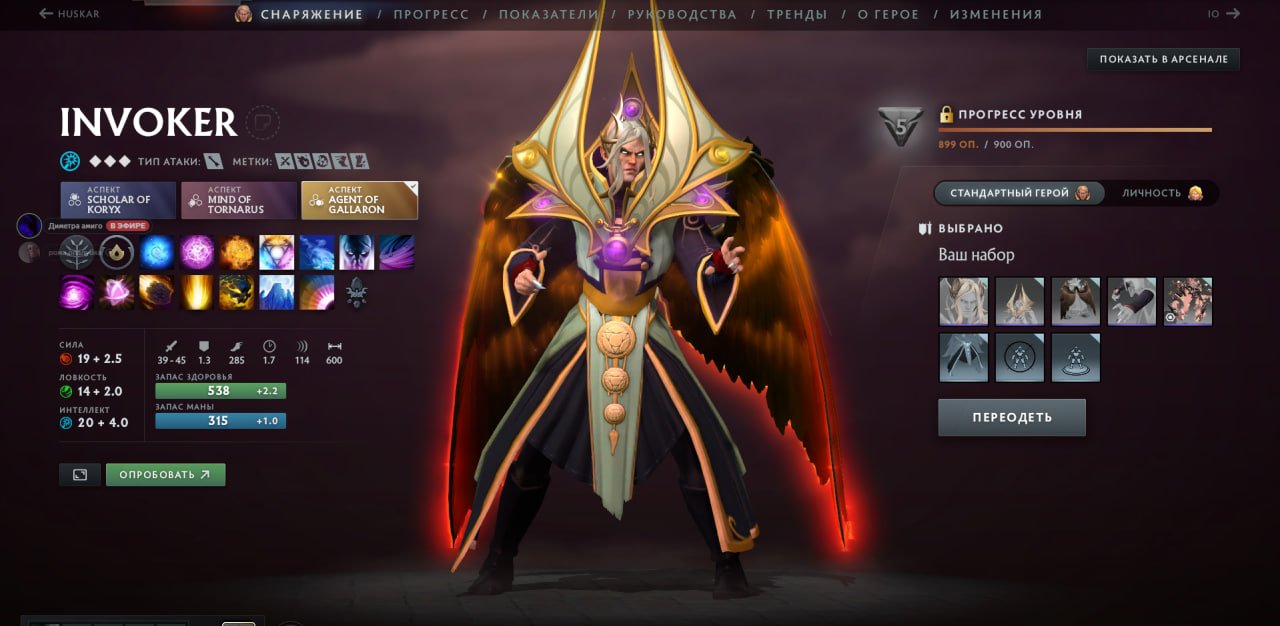1280x626 pixels.
Task: Go to the next hero Io
Action: click(1223, 14)
